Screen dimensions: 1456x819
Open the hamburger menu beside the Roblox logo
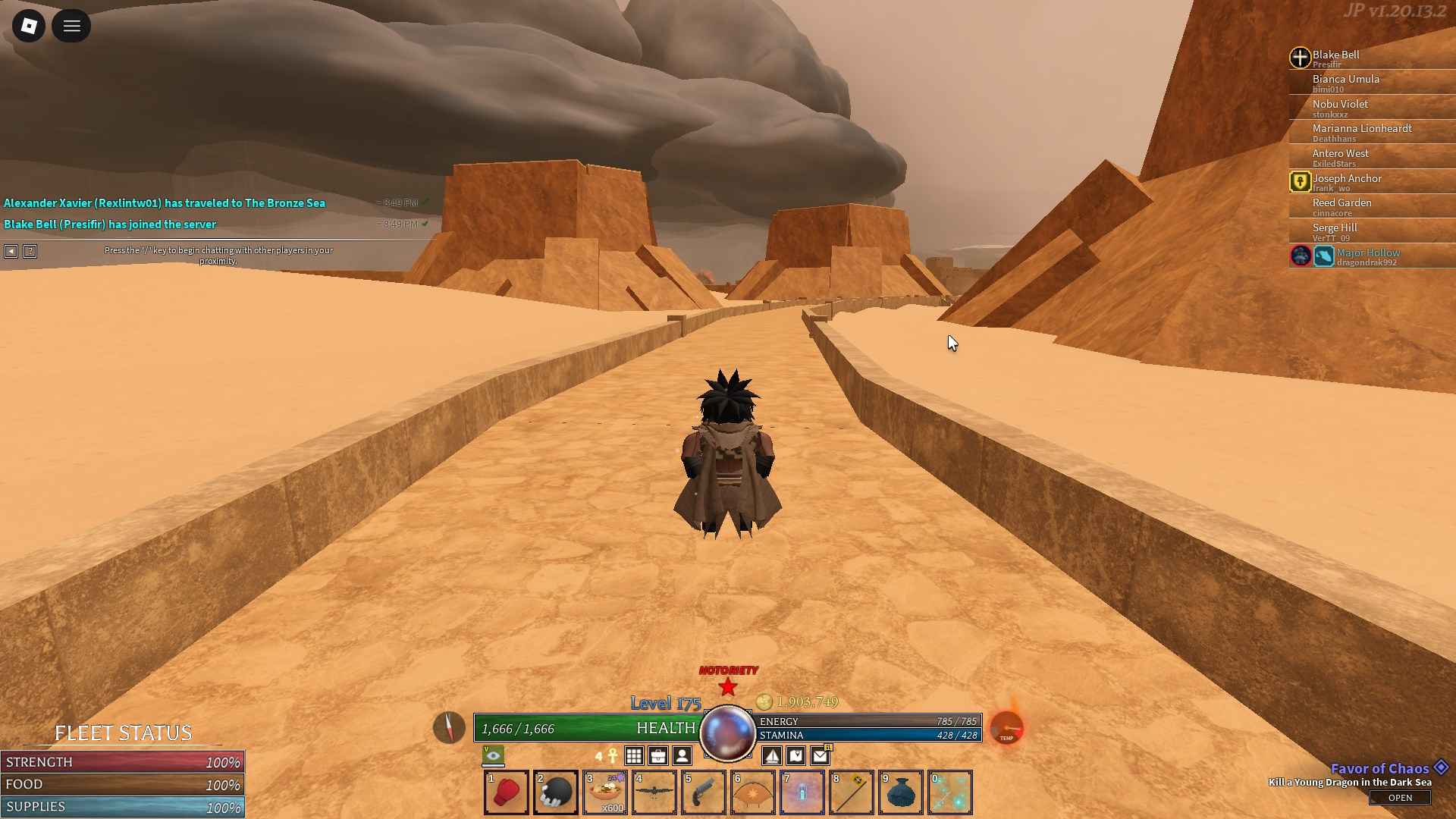[71, 27]
